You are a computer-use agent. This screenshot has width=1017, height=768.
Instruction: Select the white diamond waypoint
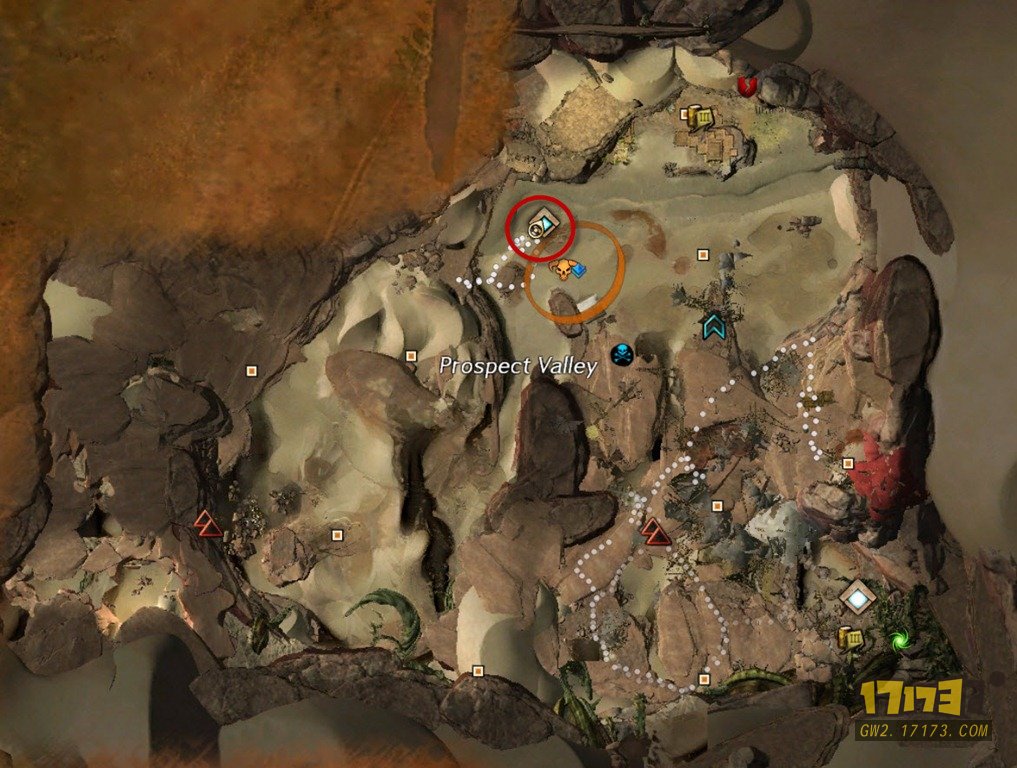tap(857, 598)
